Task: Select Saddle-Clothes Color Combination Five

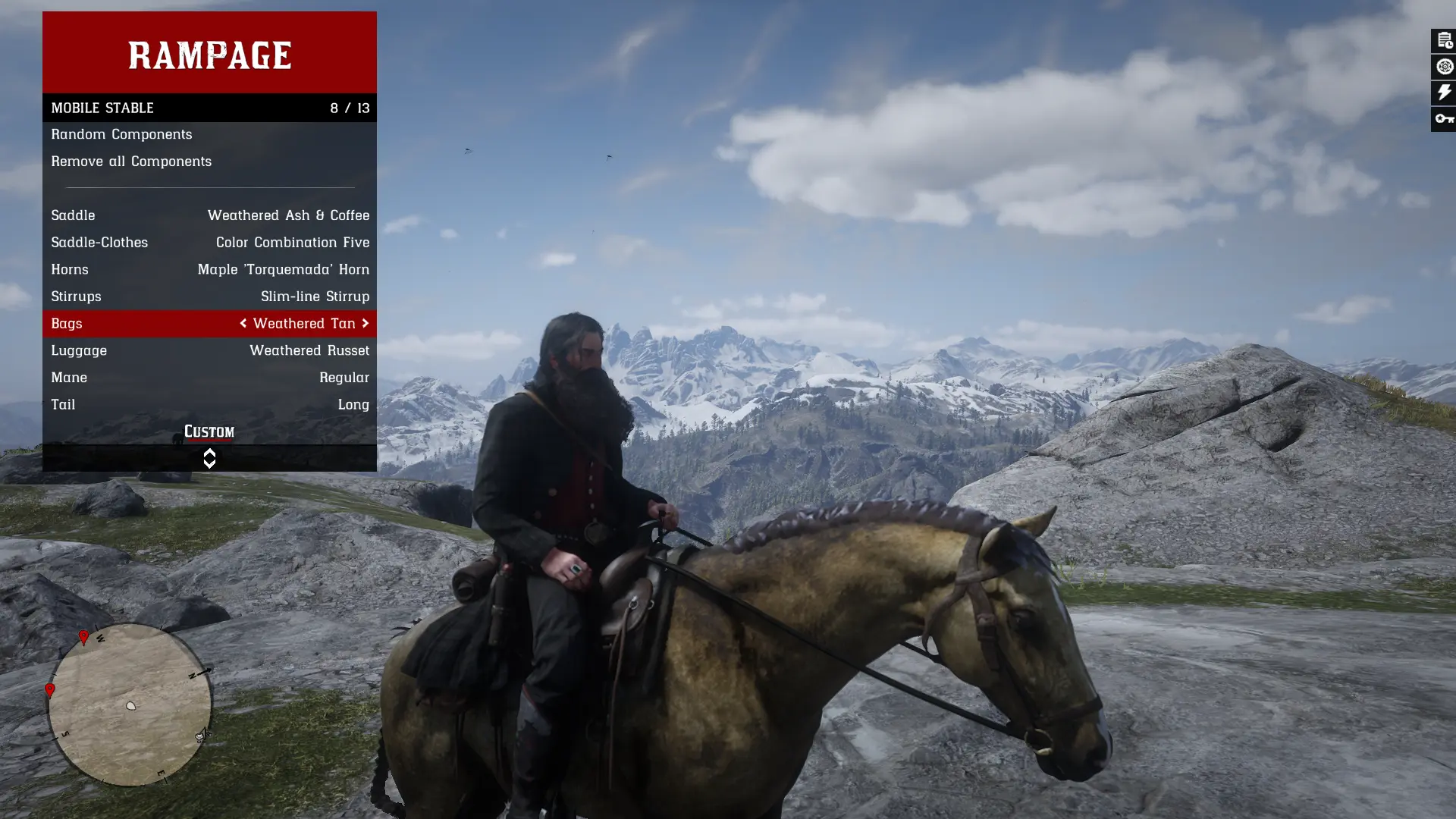Action: (x=209, y=243)
